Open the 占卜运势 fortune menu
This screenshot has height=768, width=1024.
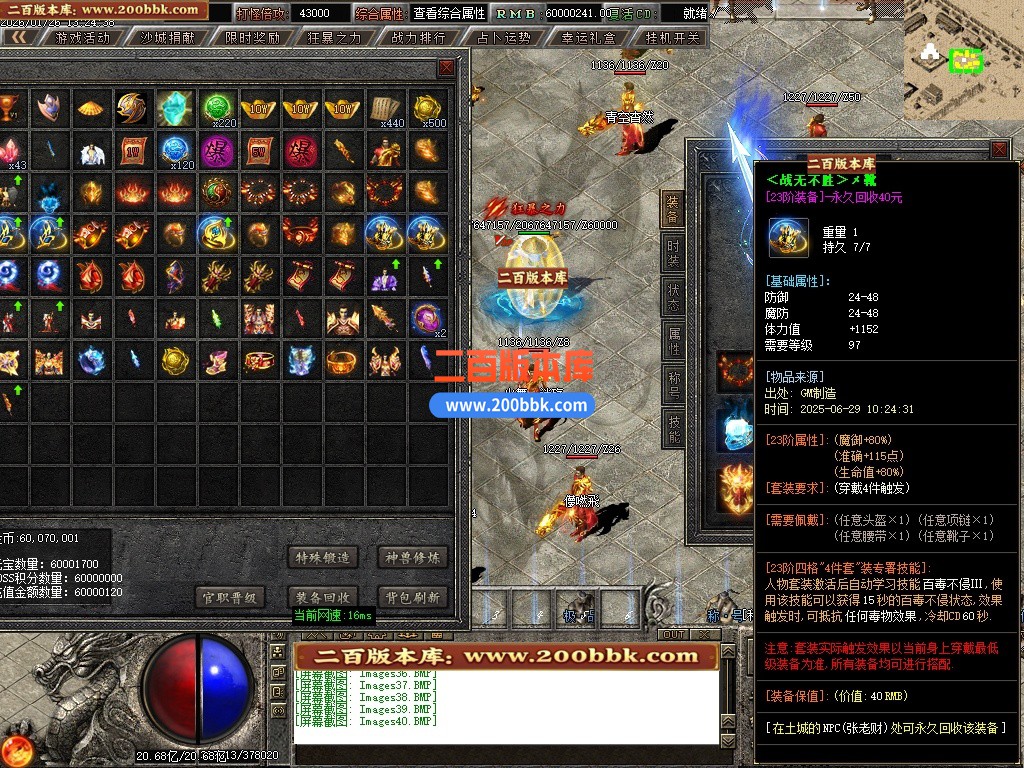point(503,38)
